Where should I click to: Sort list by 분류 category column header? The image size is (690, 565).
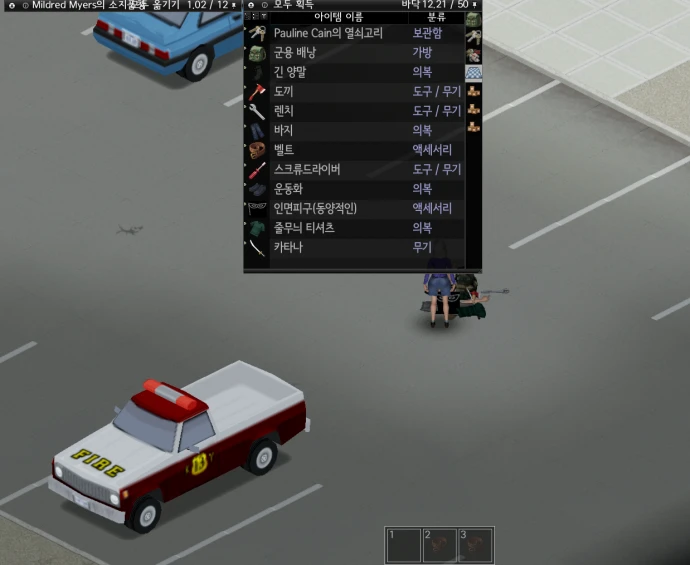pyautogui.click(x=436, y=18)
